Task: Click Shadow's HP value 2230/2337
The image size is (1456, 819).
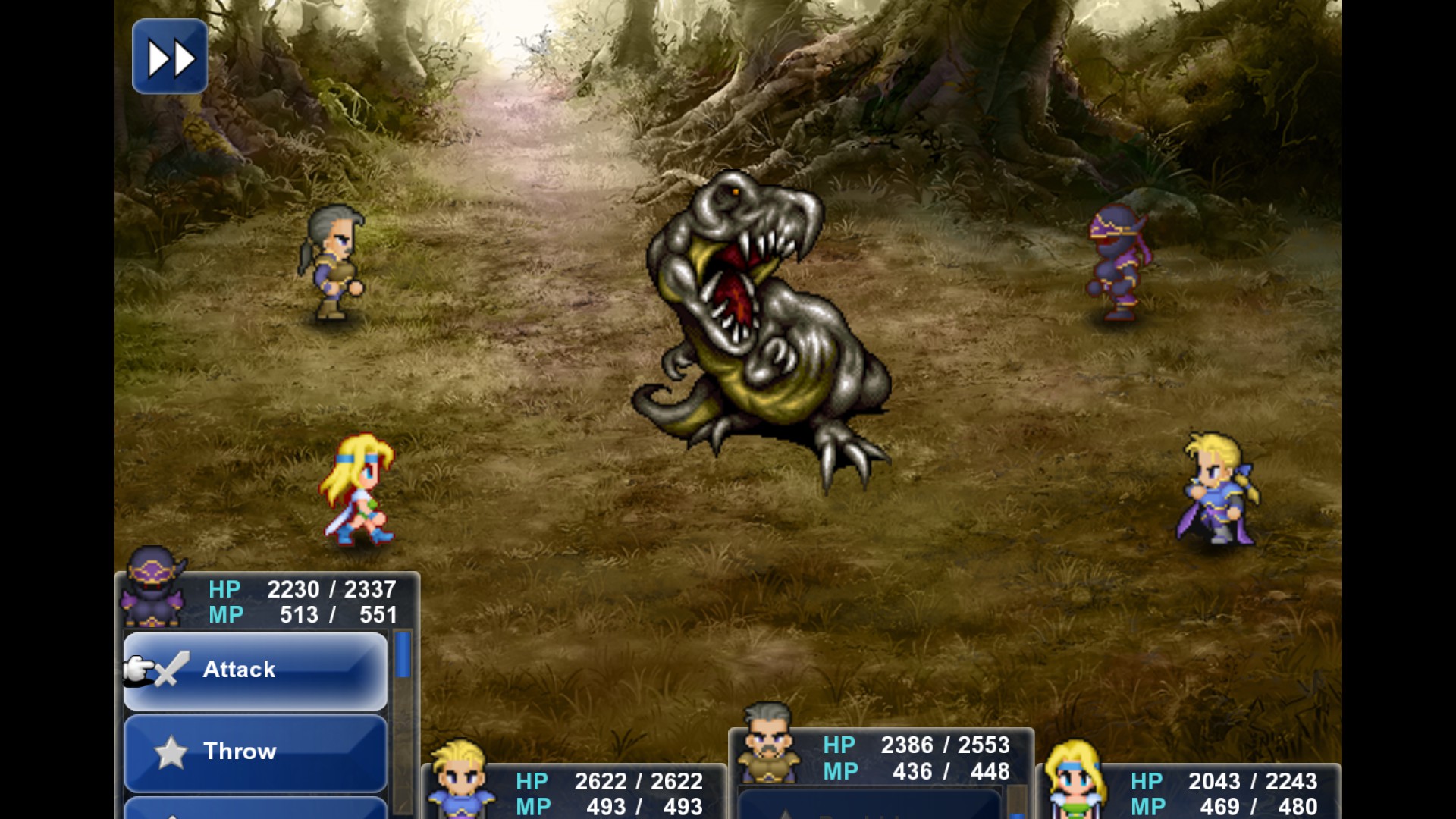Action: pos(330,589)
